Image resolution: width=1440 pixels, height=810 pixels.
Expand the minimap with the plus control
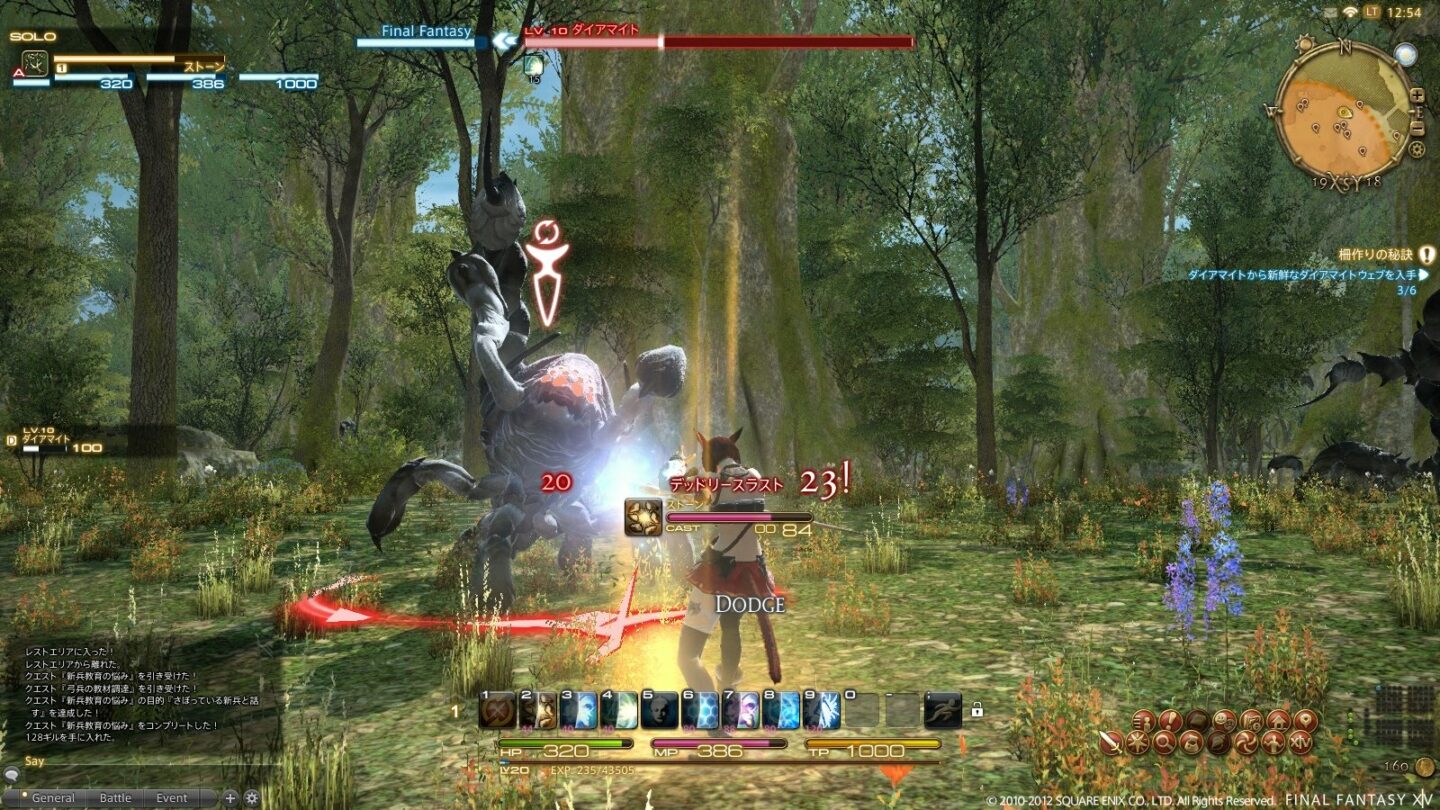pos(1418,95)
